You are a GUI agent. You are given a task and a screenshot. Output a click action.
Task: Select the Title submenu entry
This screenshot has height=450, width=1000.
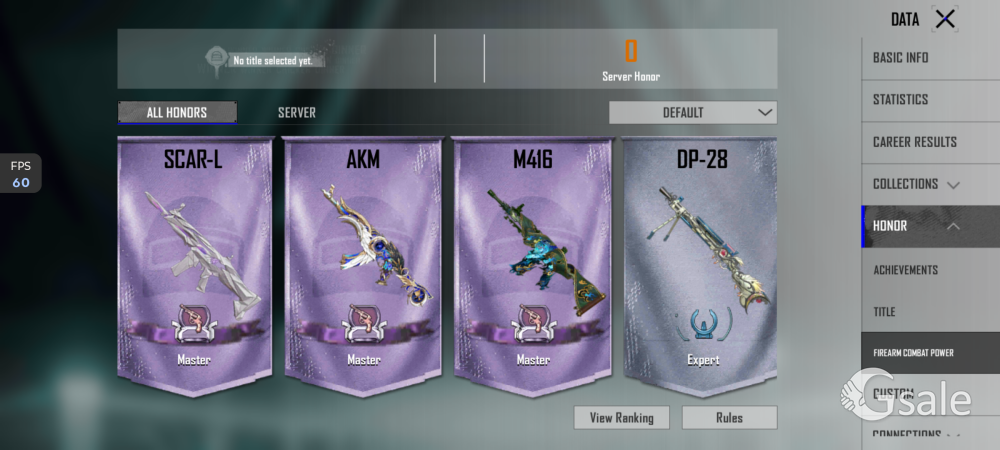930,312
